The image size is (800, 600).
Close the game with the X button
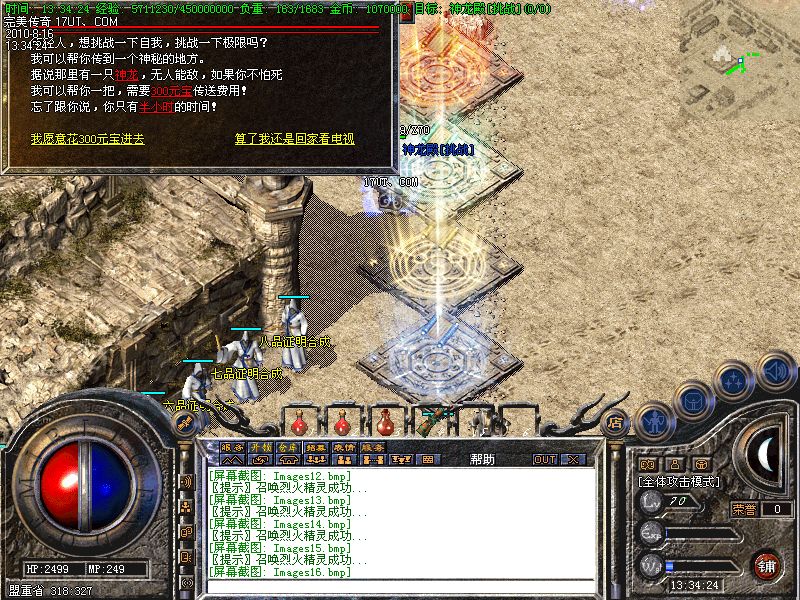573,459
